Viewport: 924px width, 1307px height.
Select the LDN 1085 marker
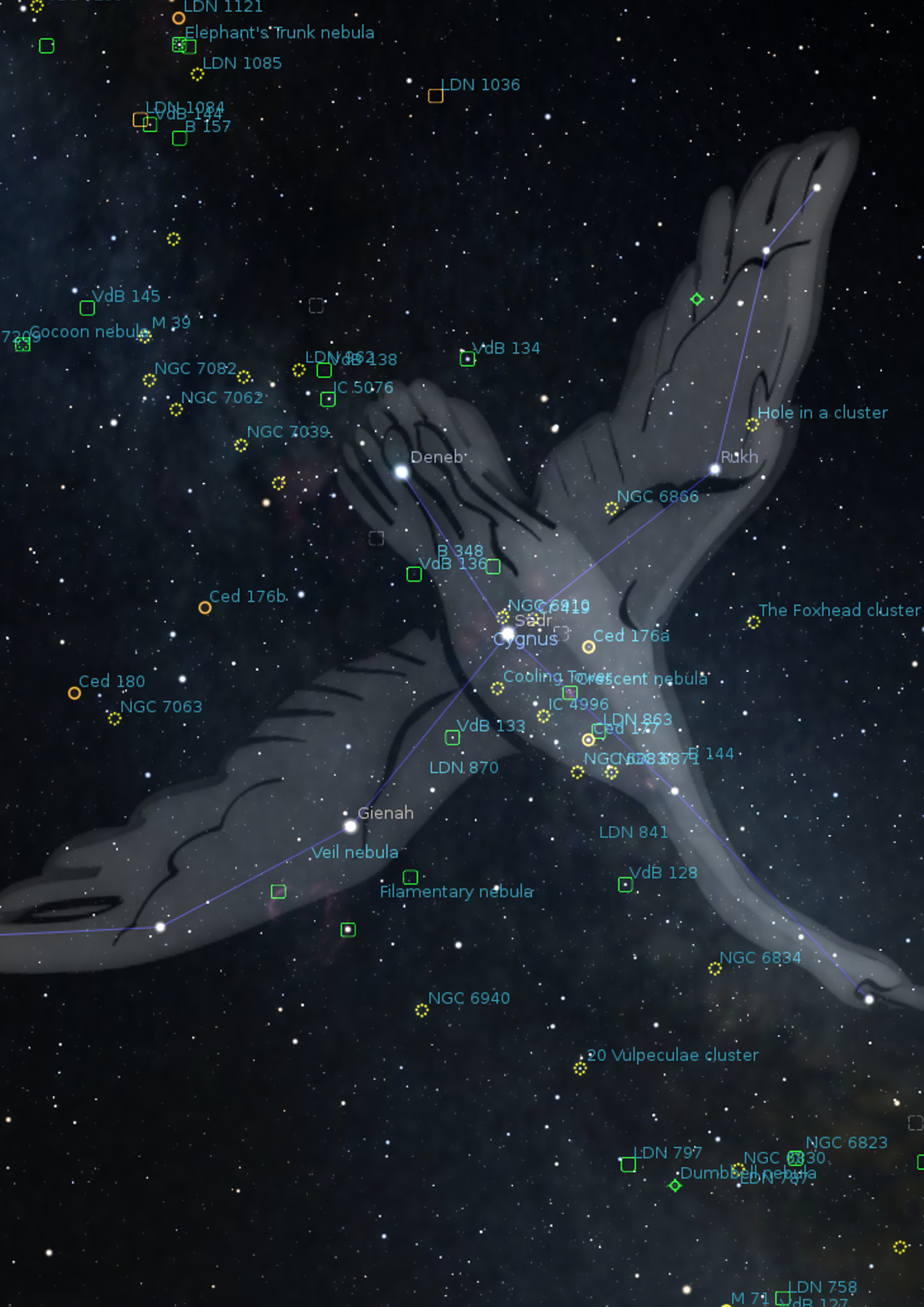tap(197, 74)
